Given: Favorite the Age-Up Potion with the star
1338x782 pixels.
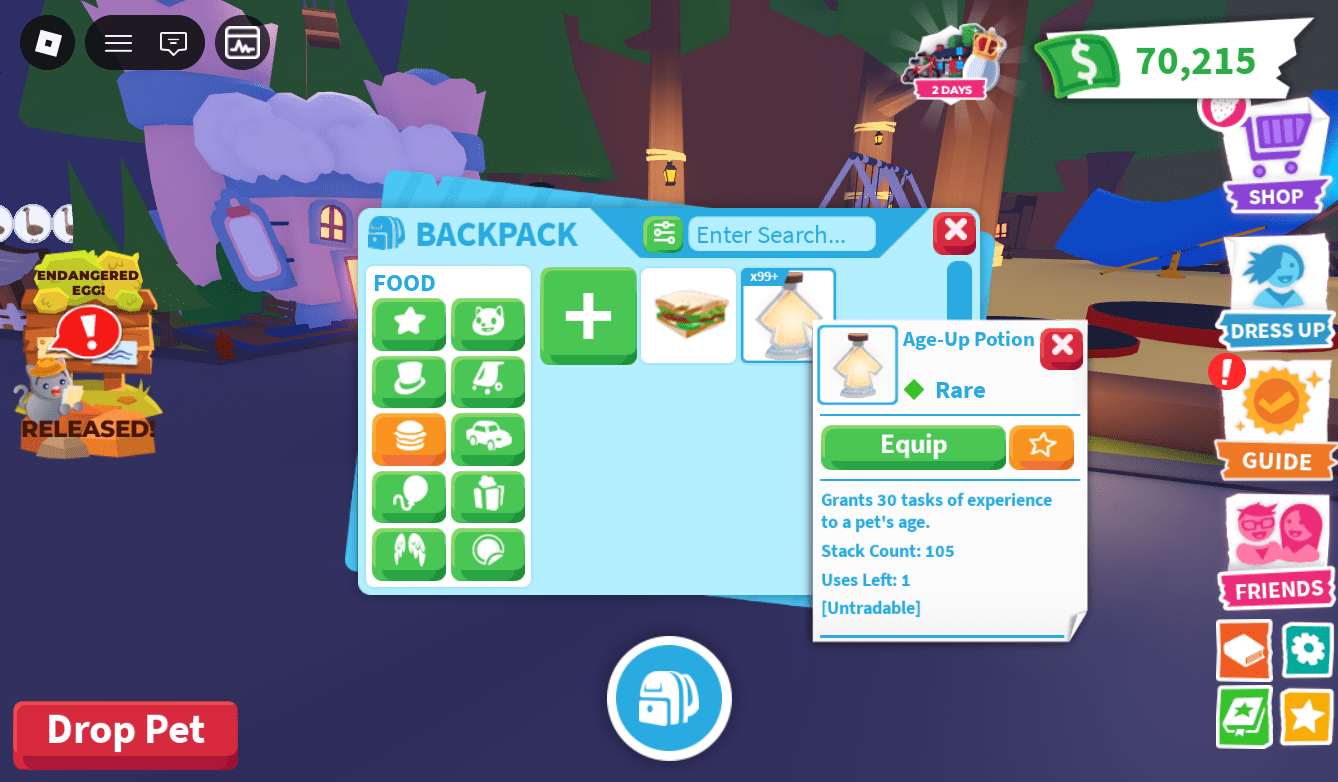Looking at the screenshot, I should coord(1041,447).
